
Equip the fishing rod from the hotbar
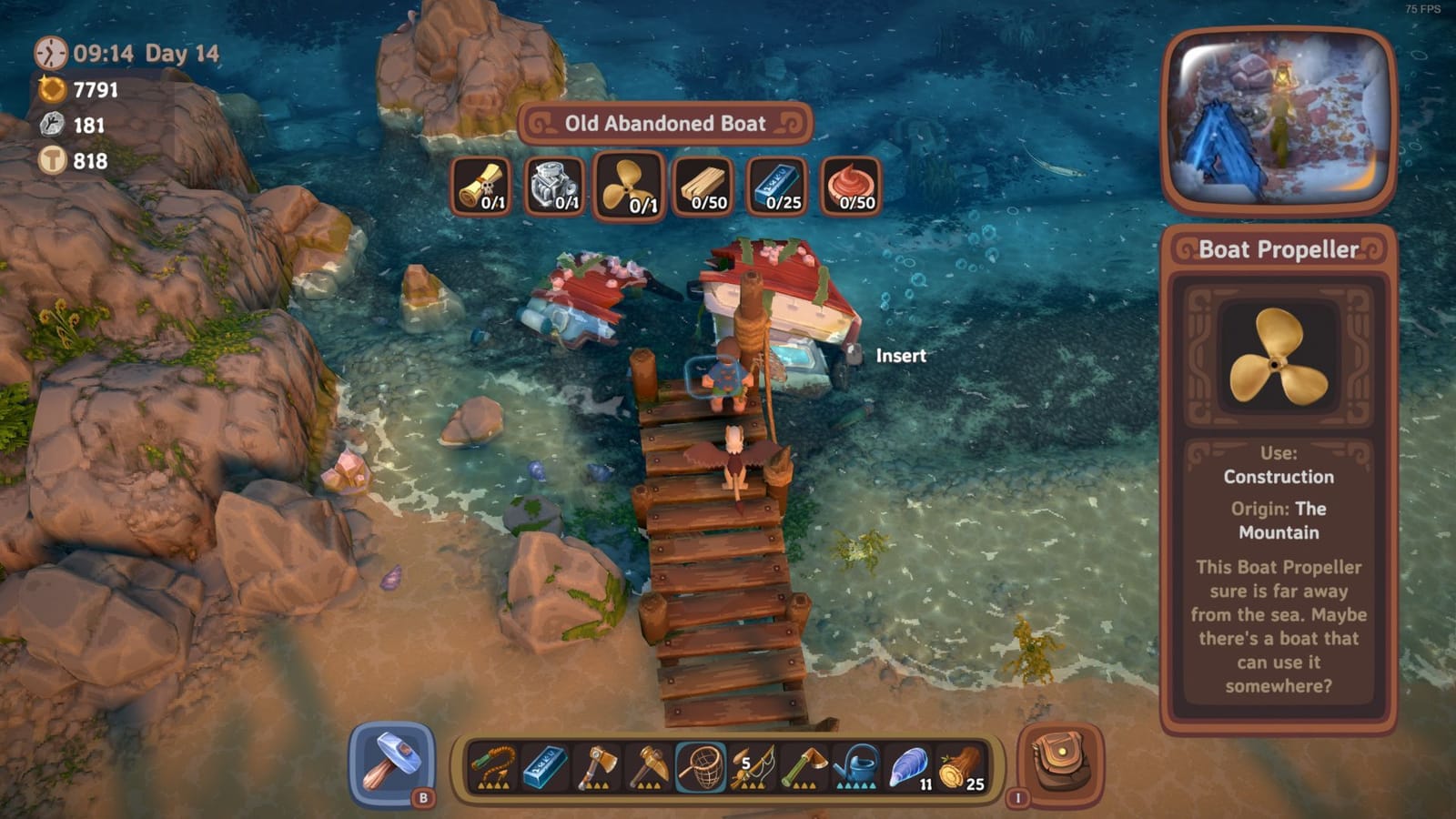753,769
